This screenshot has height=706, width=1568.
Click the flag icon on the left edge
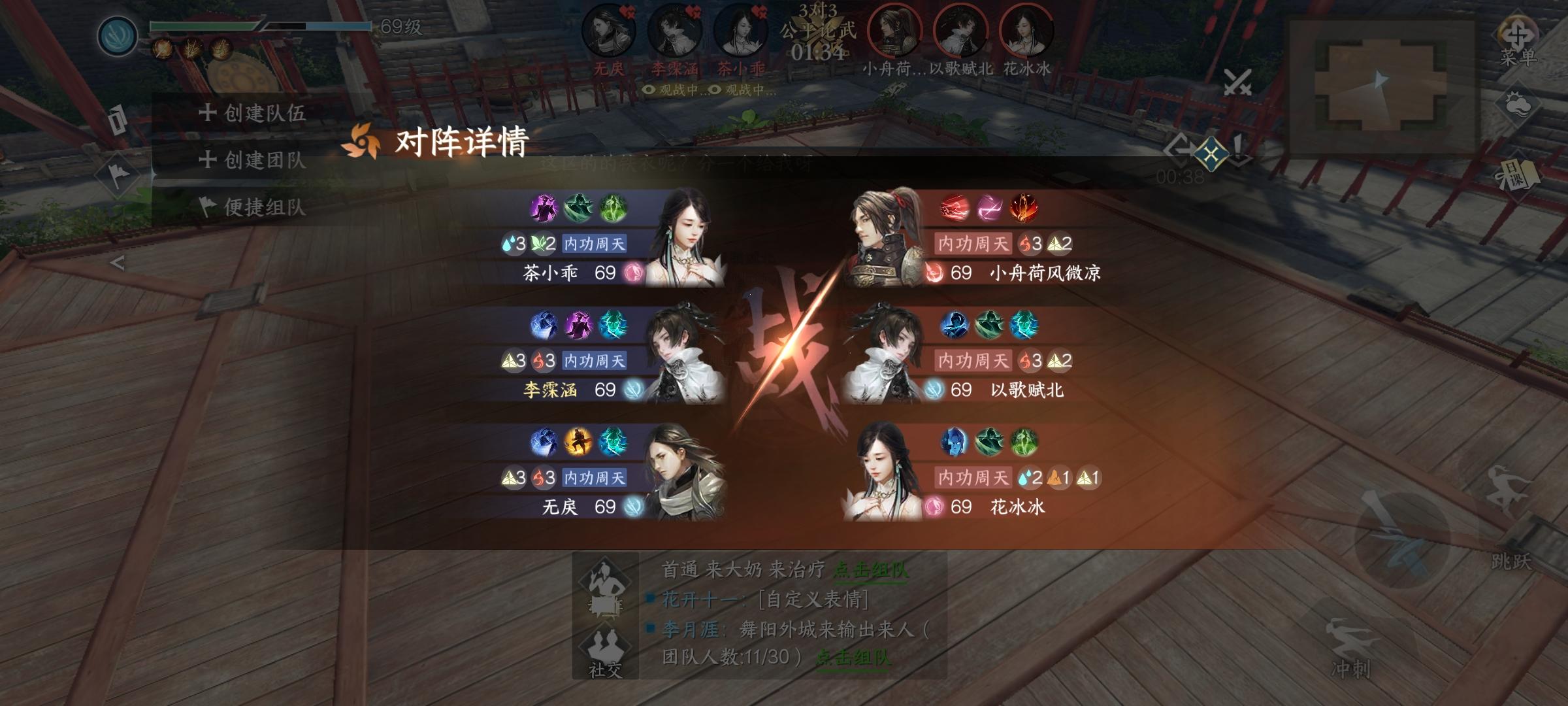point(118,175)
